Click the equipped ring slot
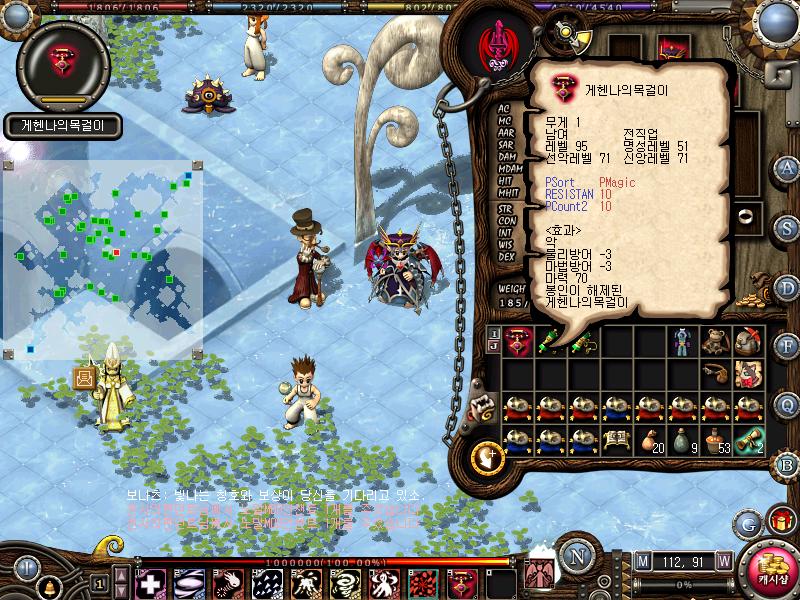Image resolution: width=800 pixels, height=600 pixels. pos(743,214)
